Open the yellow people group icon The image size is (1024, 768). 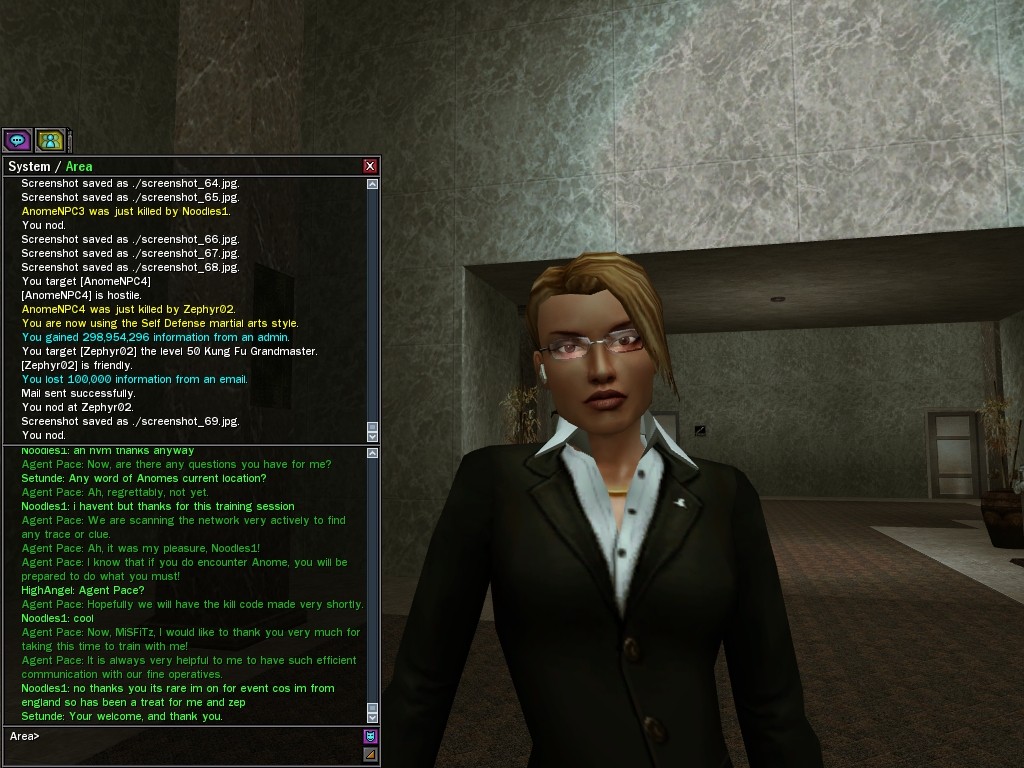coord(50,141)
